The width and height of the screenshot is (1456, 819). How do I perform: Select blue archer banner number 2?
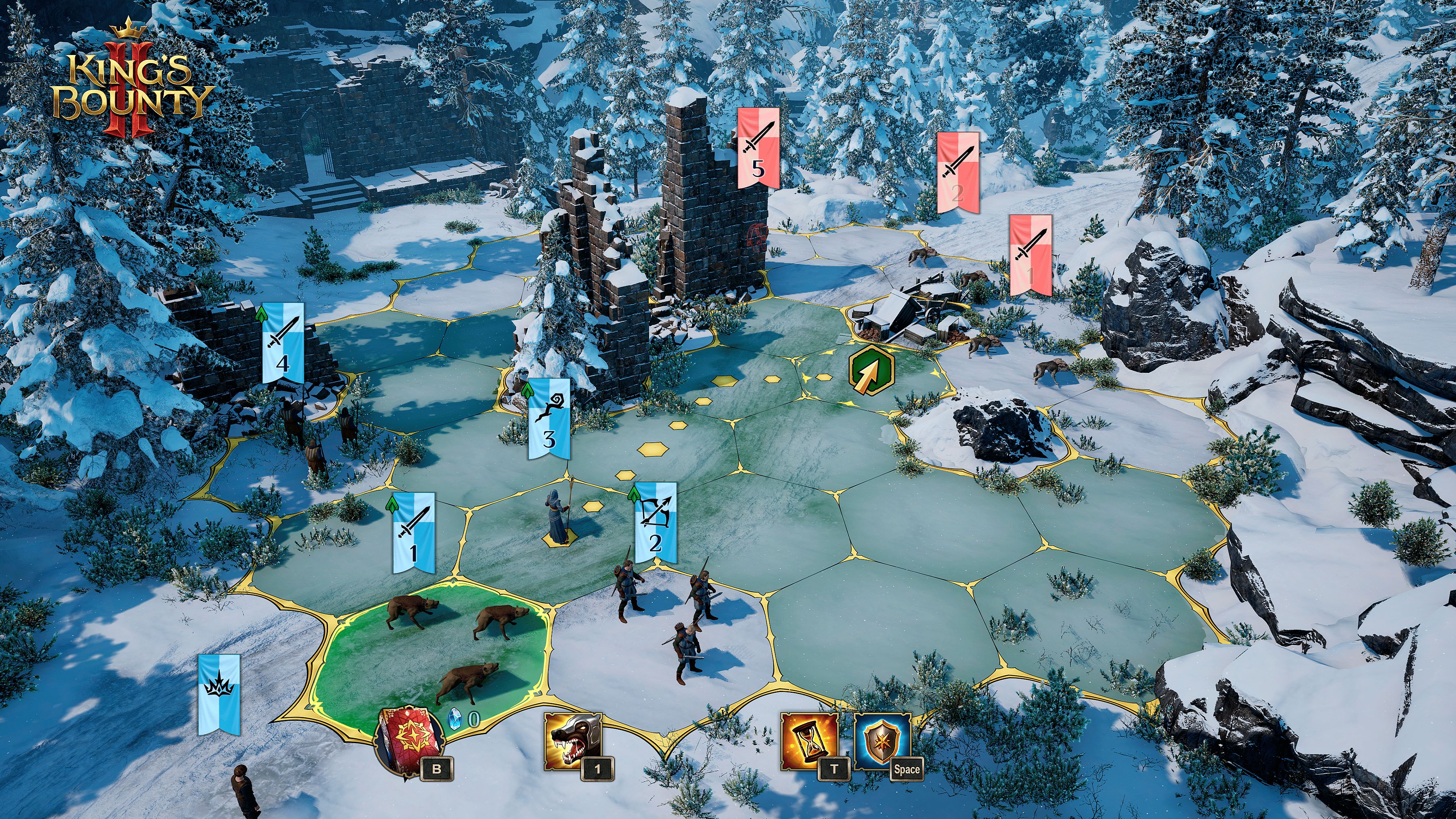[655, 522]
